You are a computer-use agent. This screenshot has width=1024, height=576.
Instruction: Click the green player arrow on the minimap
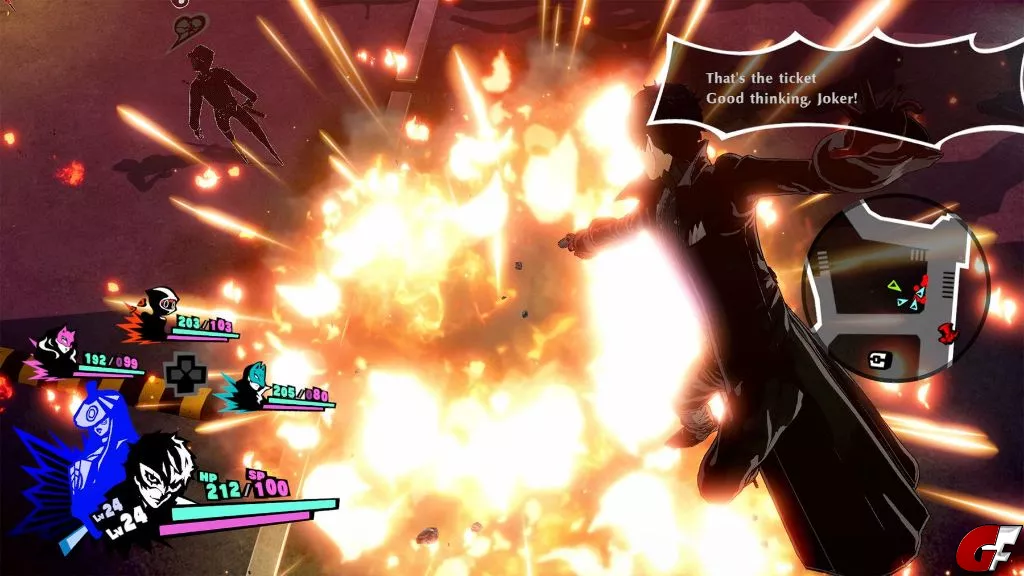click(892, 287)
